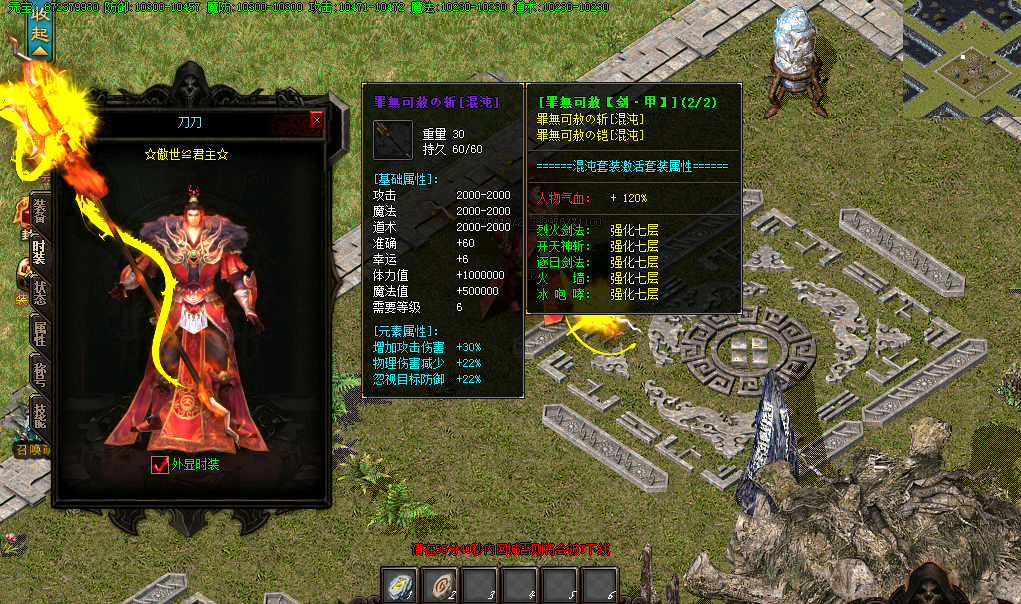Toggle the 外显时装 checkbox

(x=159, y=465)
